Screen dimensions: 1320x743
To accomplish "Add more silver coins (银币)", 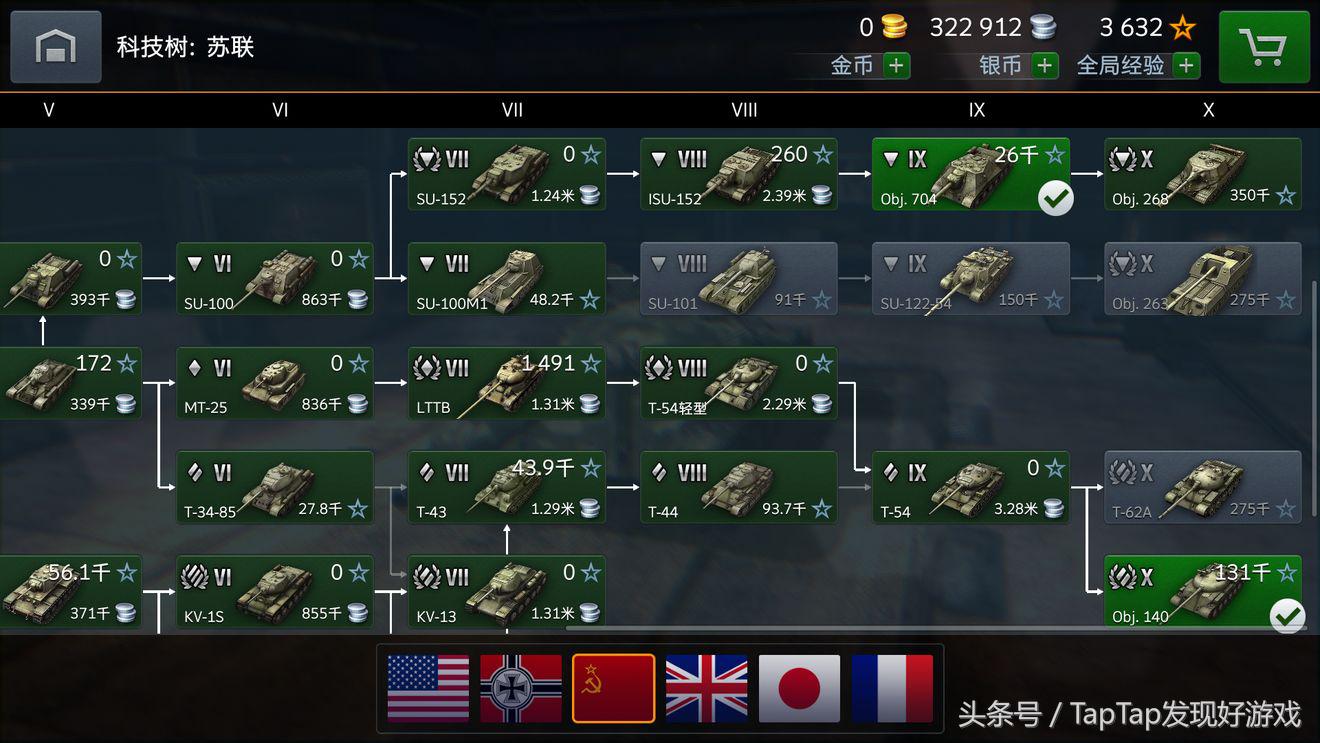I will pyautogui.click(x=1045, y=66).
